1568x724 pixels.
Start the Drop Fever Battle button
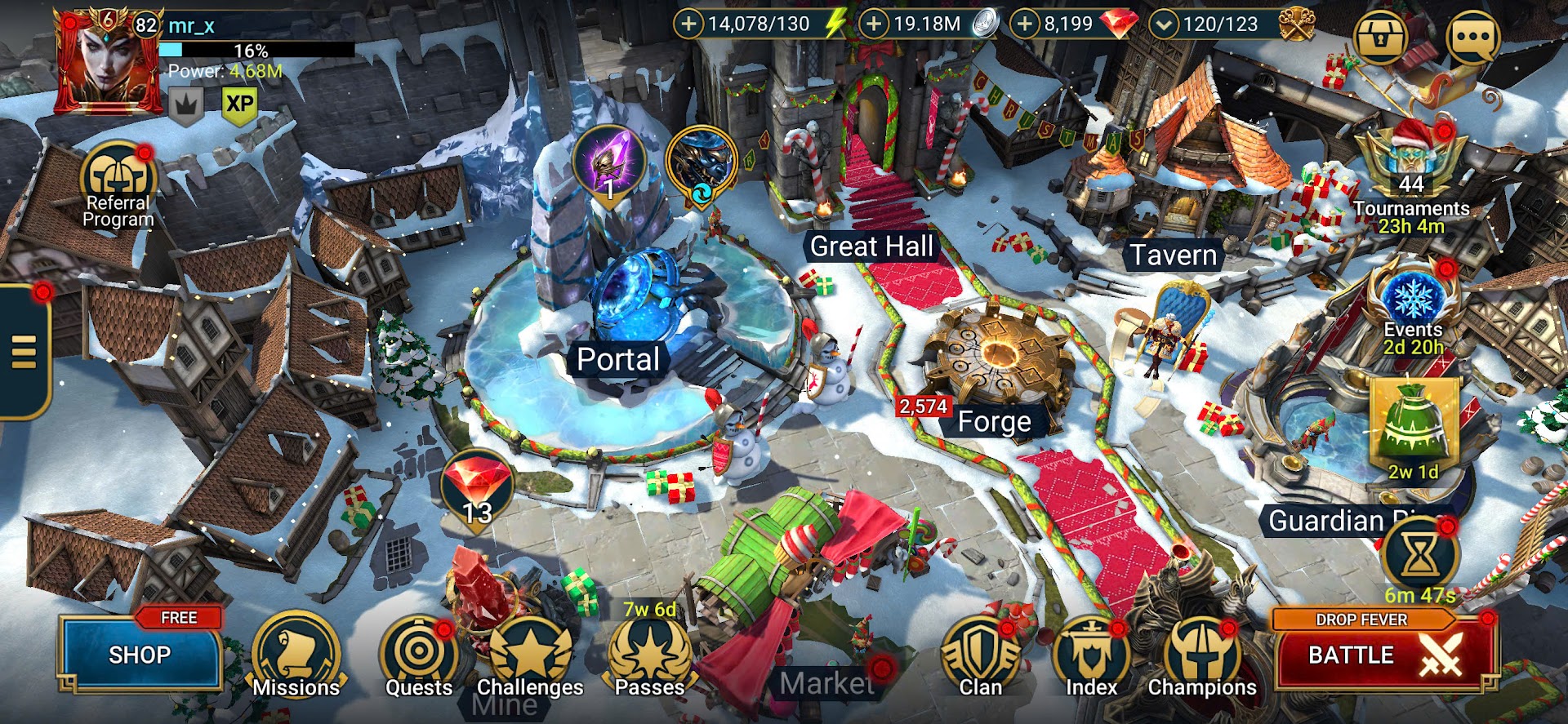(x=1385, y=655)
